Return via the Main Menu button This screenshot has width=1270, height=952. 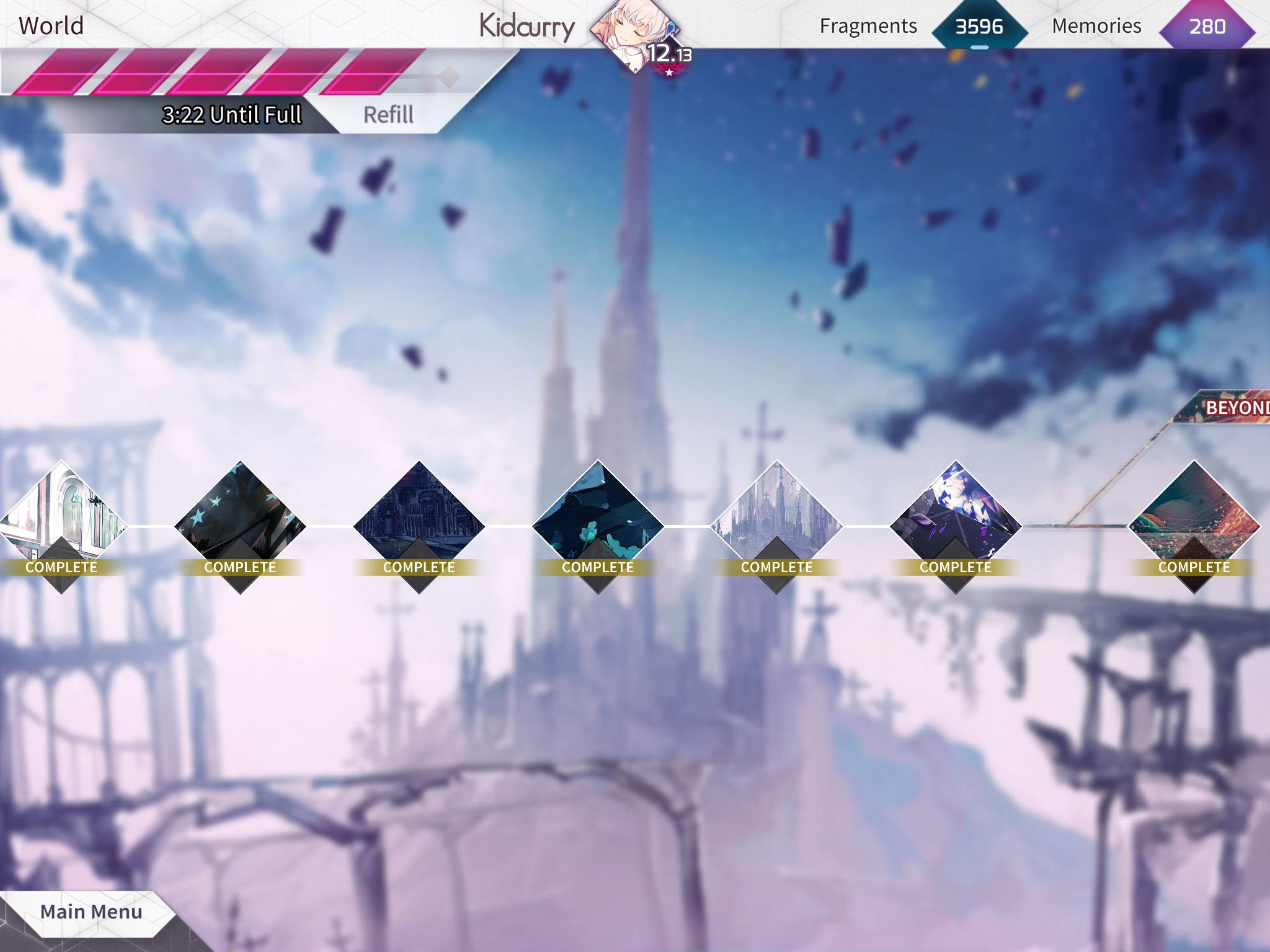(x=91, y=912)
